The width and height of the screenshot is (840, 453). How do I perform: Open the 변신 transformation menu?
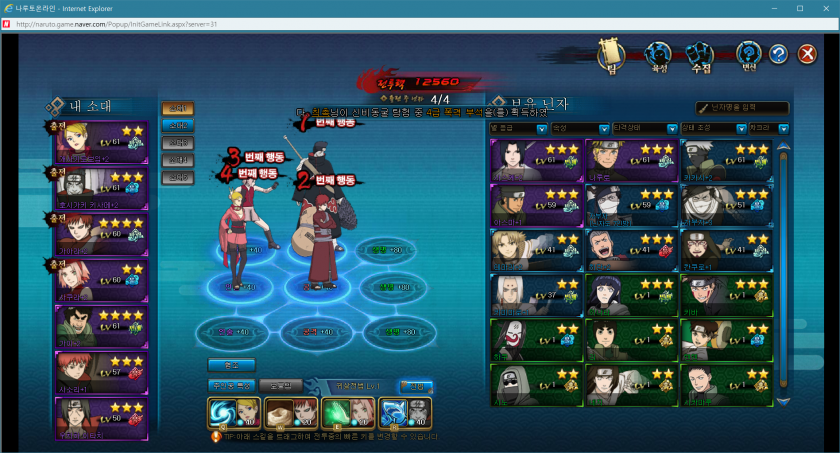pos(748,56)
